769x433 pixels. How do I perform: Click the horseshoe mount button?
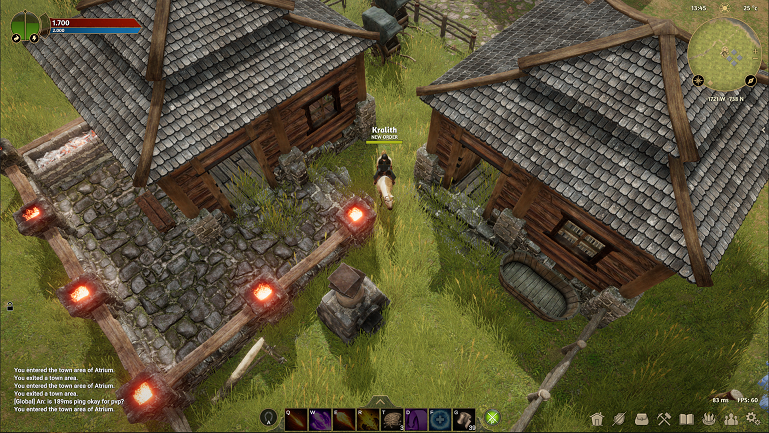[268, 419]
